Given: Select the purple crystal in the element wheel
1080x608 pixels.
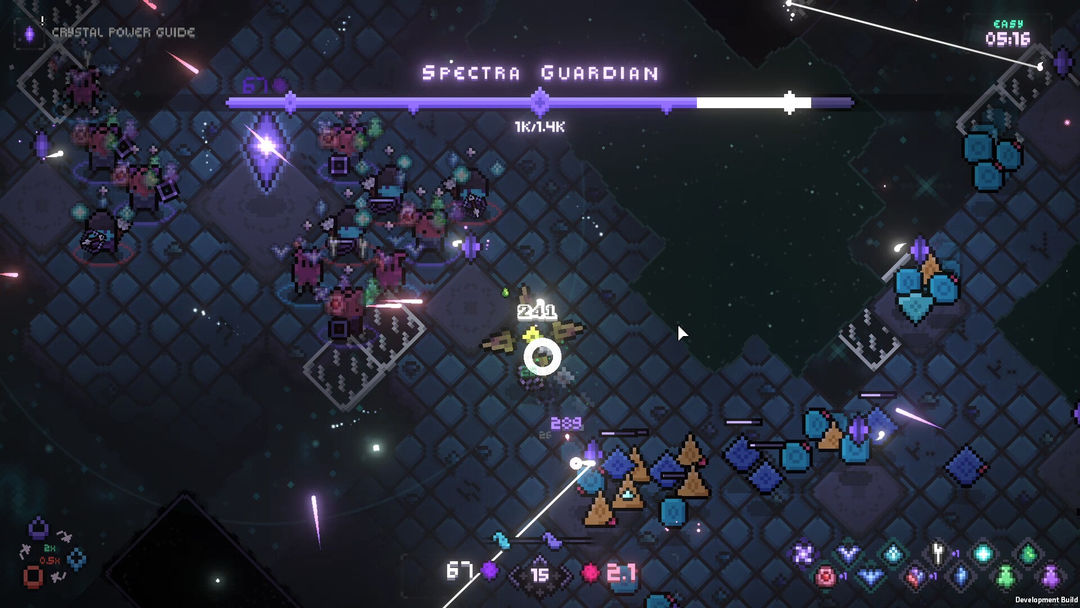Looking at the screenshot, I should [38, 528].
